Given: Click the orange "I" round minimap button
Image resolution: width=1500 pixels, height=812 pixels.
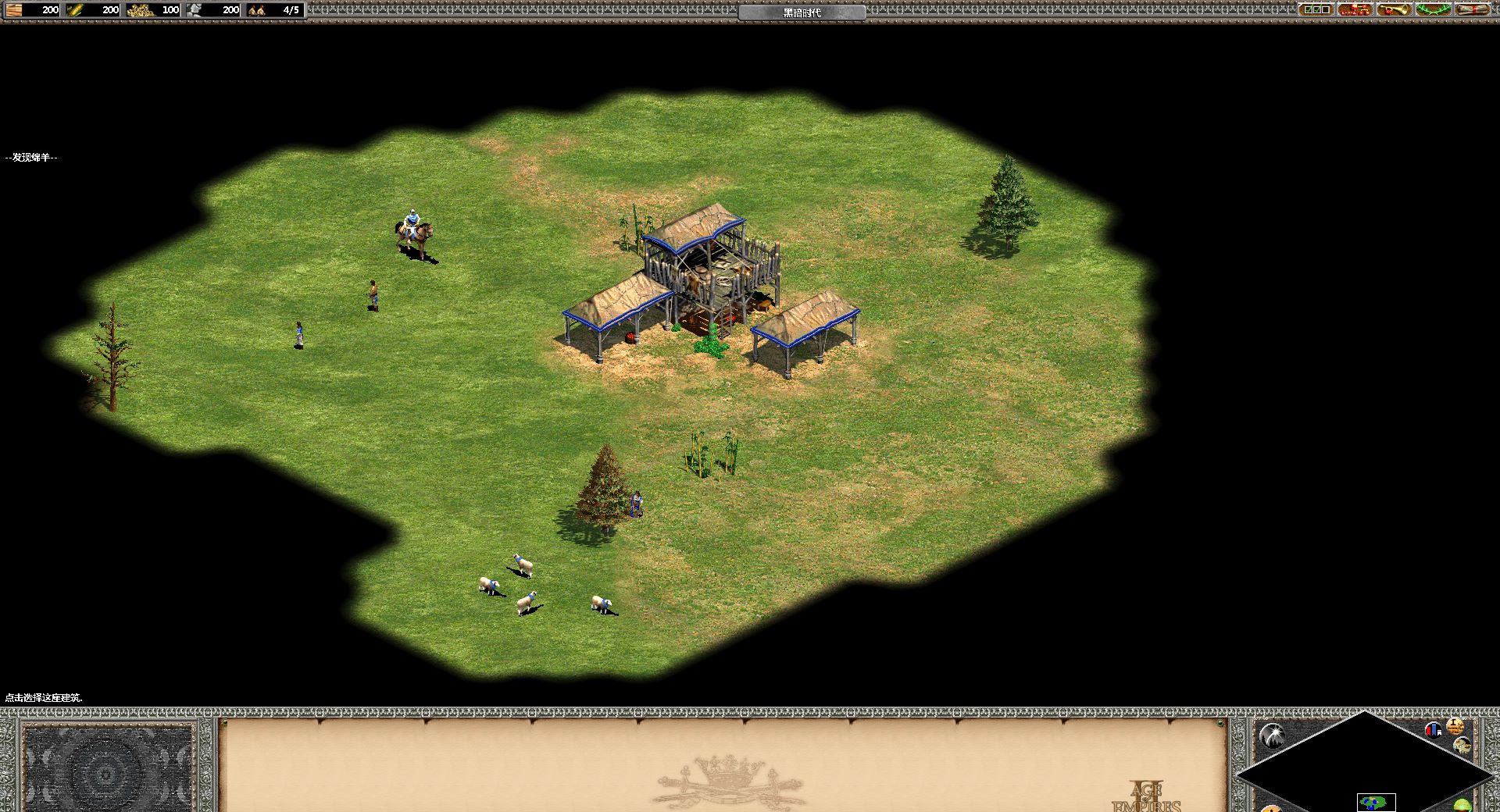Looking at the screenshot, I should [x=1455, y=725].
